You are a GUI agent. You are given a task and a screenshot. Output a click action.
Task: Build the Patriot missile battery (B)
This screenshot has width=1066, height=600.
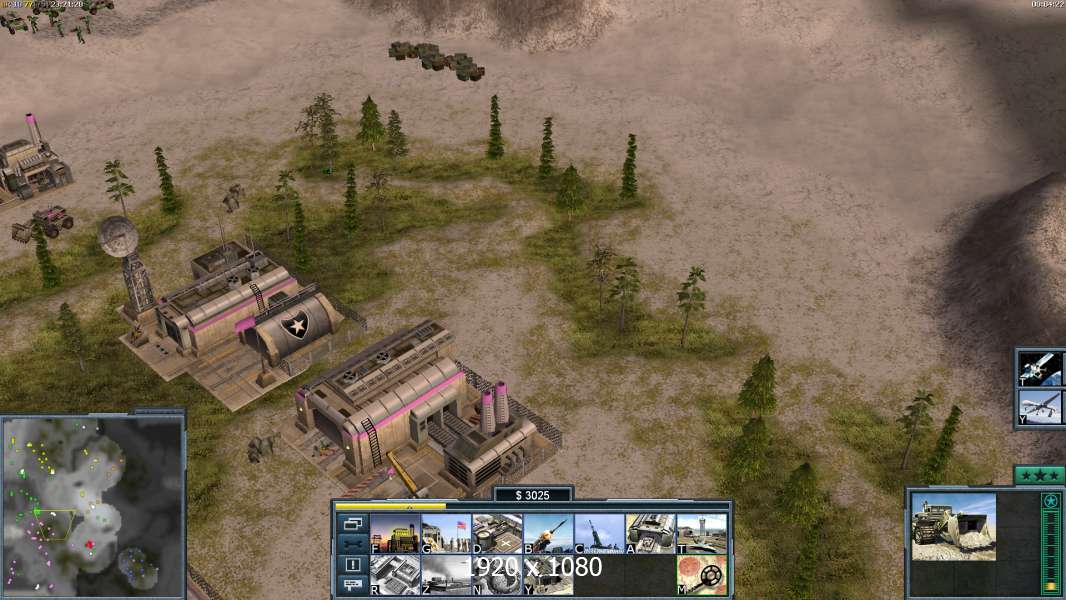coord(548,534)
